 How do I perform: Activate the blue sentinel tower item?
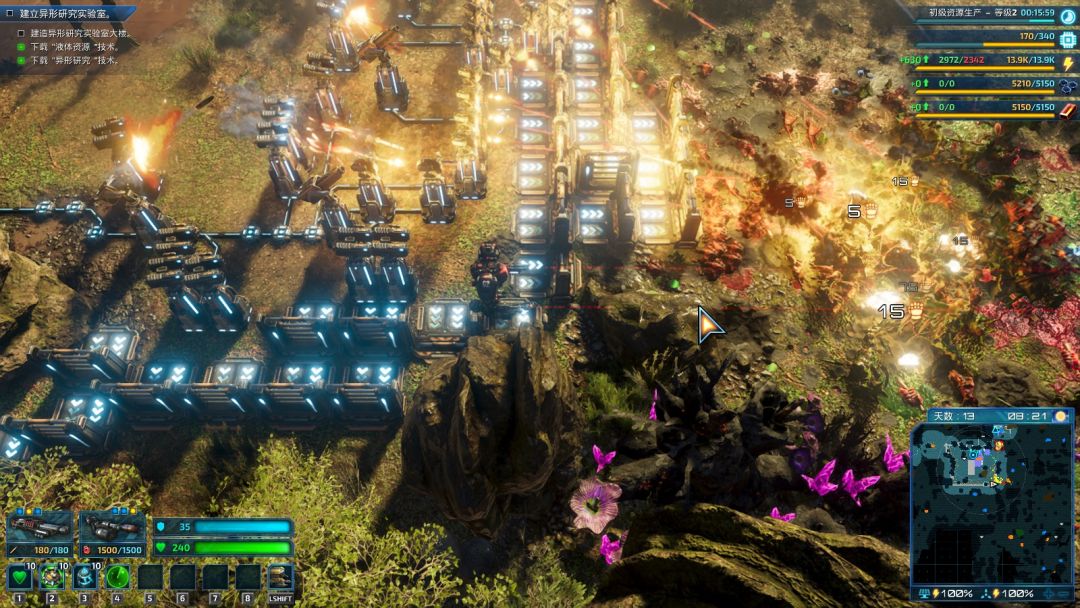tap(84, 577)
